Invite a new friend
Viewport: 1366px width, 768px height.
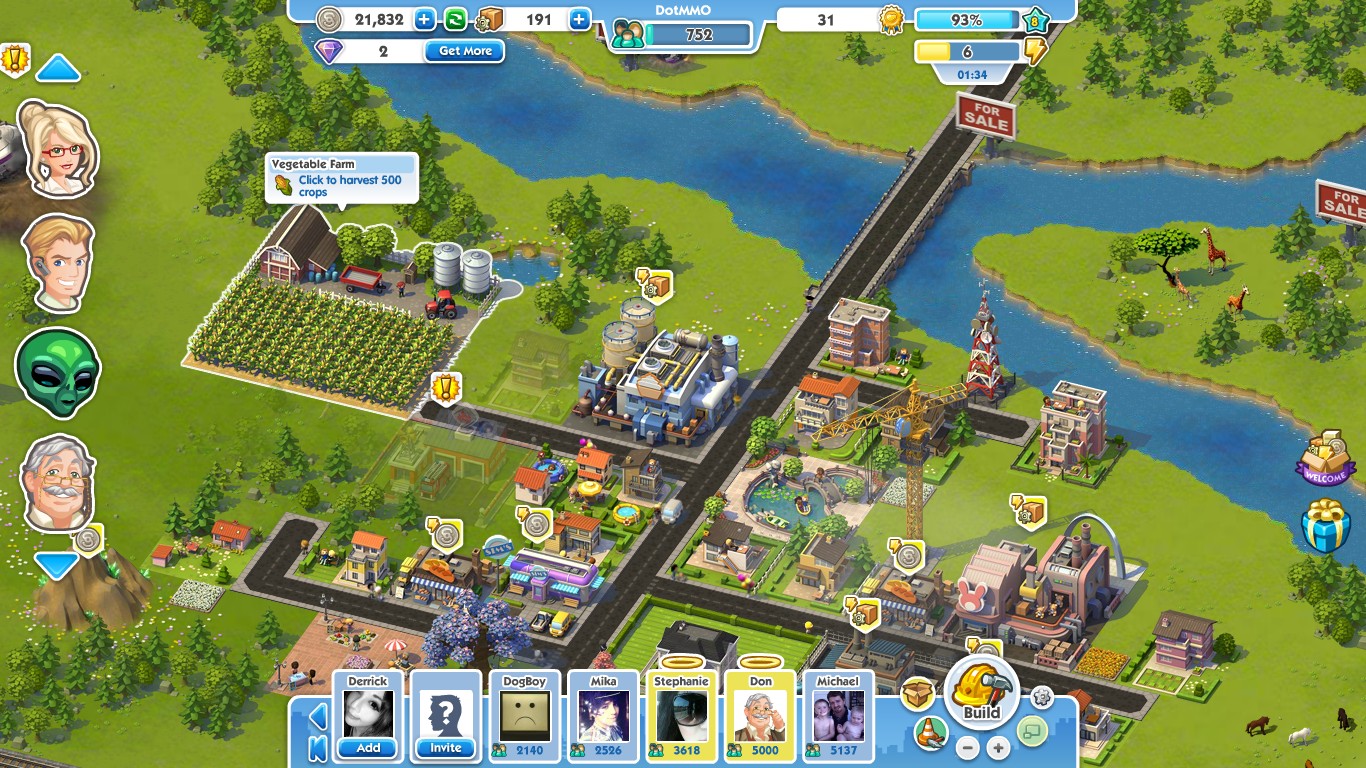[x=446, y=747]
